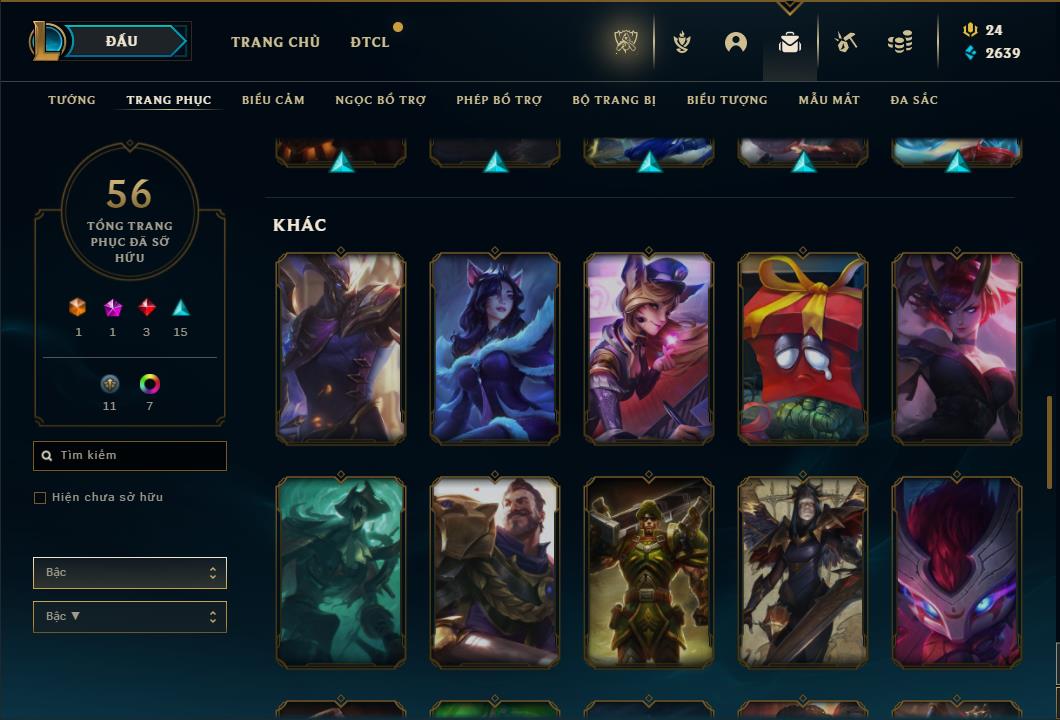Open the hammer loot icon

[846, 42]
